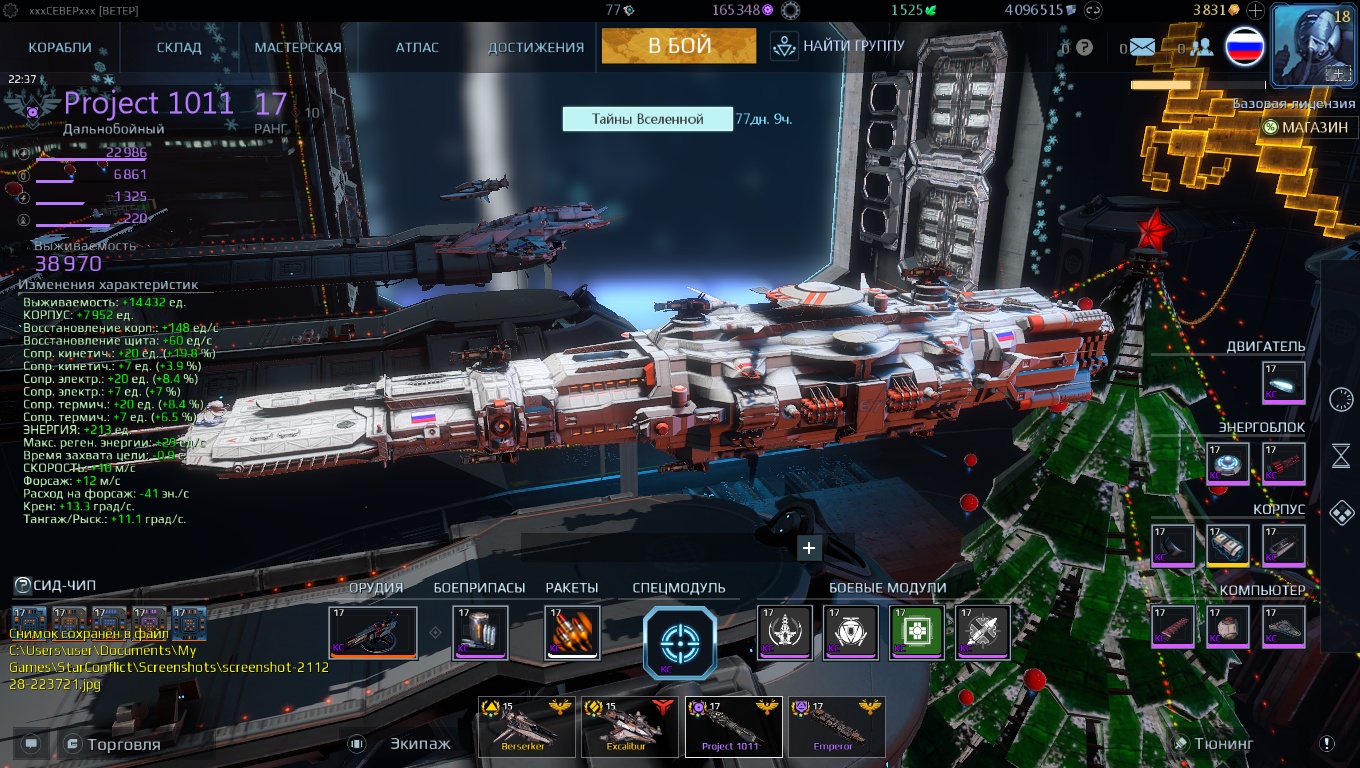Select the Emperor ship slot
The image size is (1360, 768).
[837, 727]
